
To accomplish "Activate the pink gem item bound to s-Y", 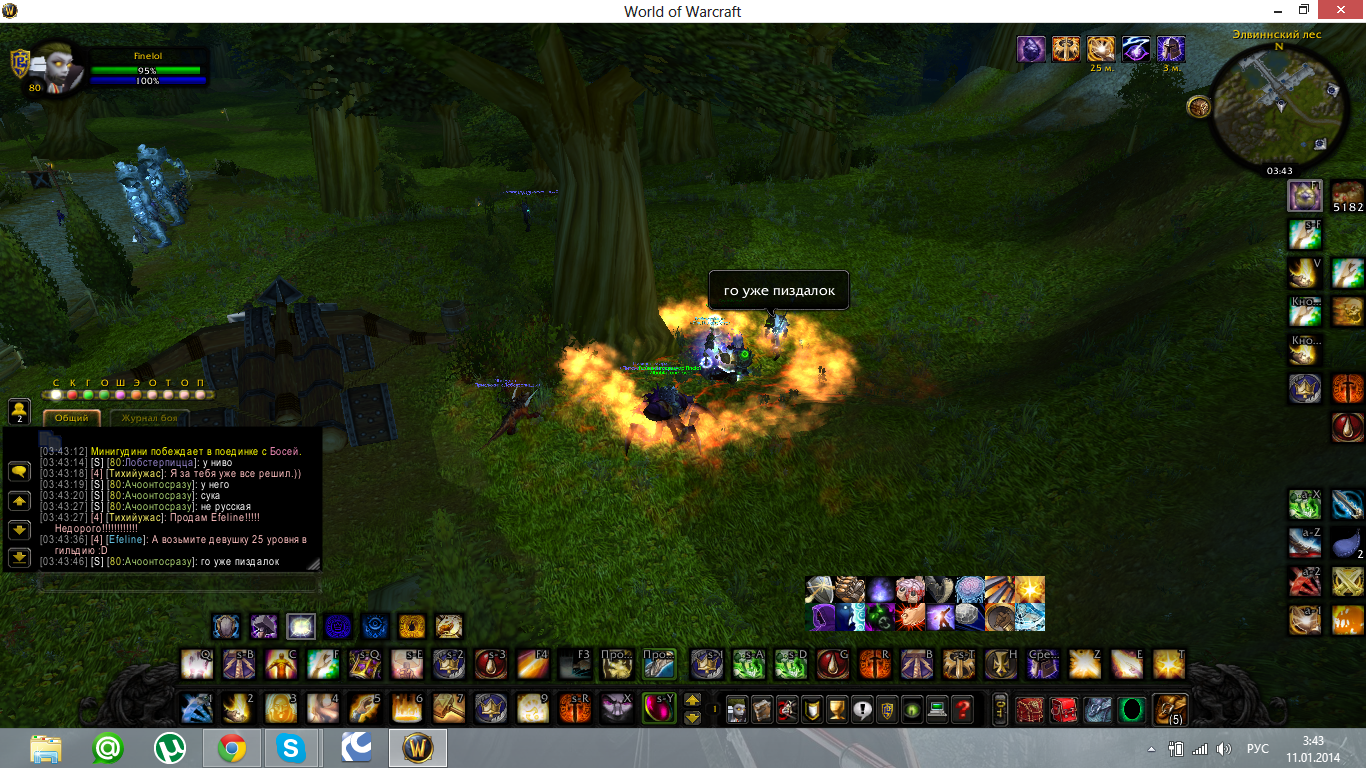I will coord(659,708).
